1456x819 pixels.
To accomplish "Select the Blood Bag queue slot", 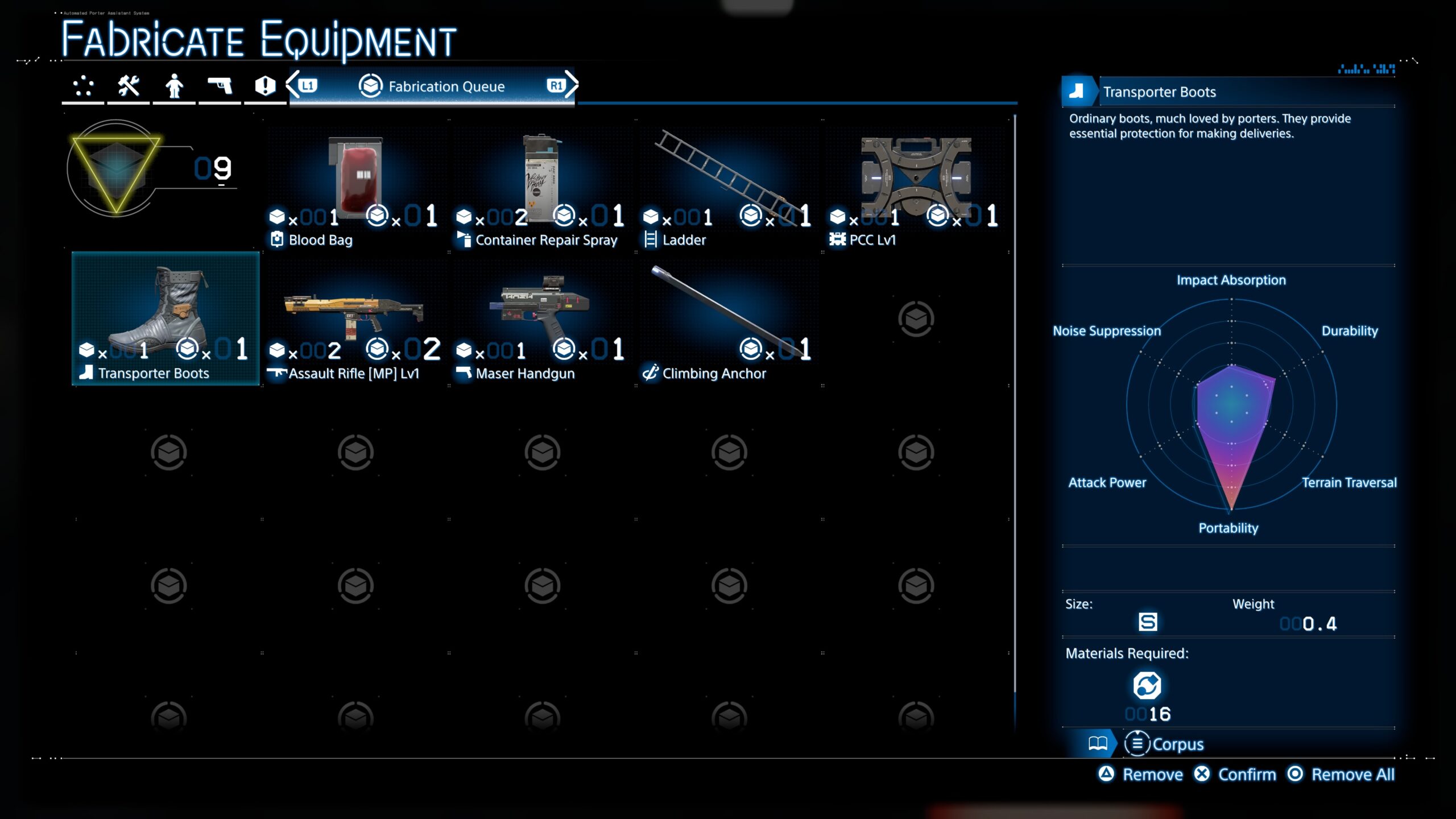I will (355, 188).
